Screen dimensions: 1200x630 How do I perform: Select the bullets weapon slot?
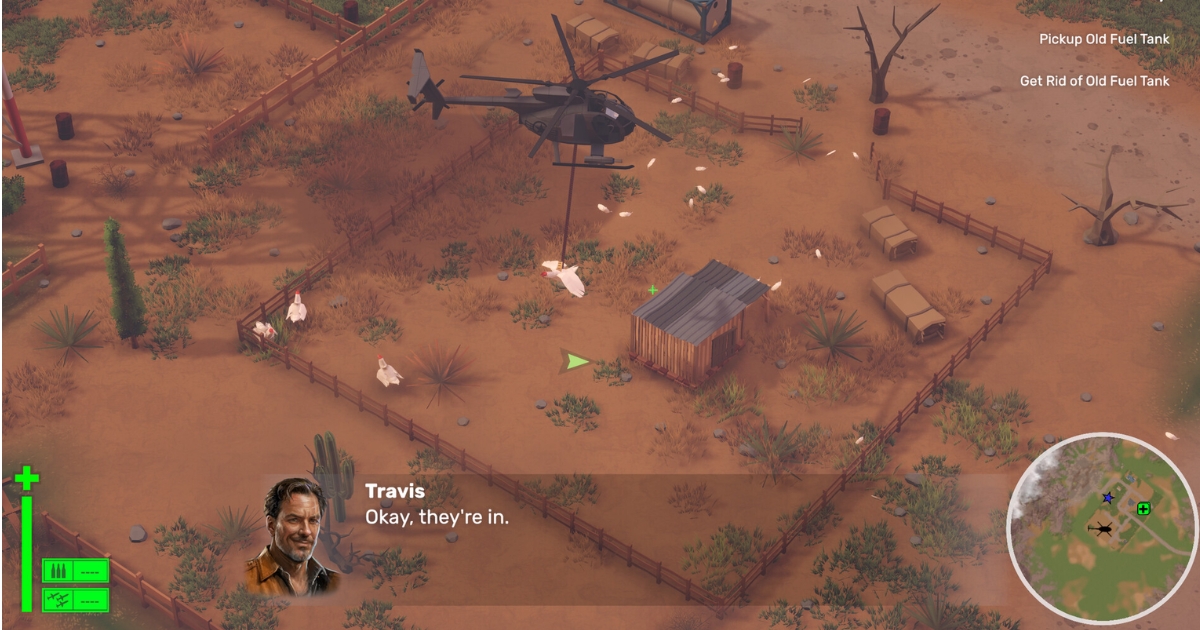pyautogui.click(x=75, y=571)
